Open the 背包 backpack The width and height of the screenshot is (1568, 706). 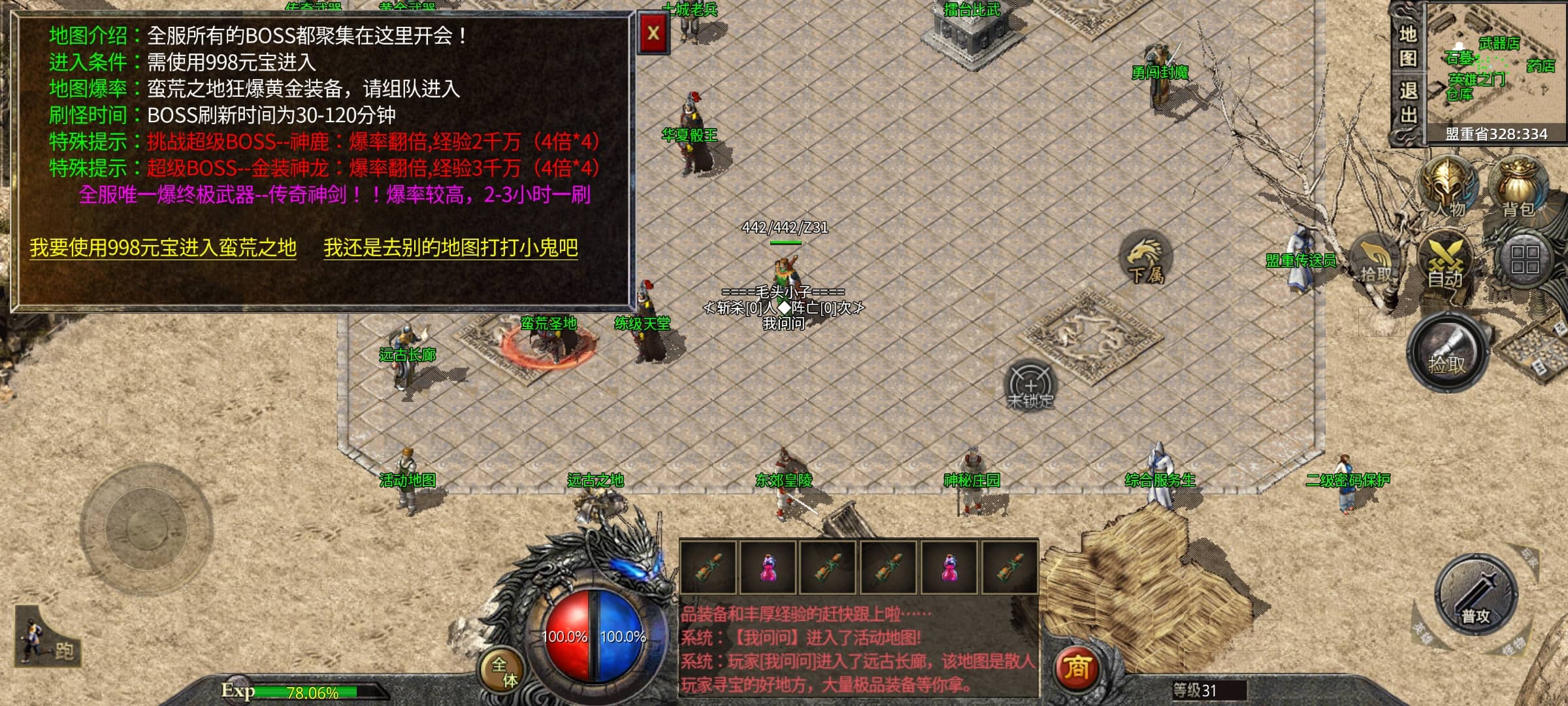tap(1517, 187)
